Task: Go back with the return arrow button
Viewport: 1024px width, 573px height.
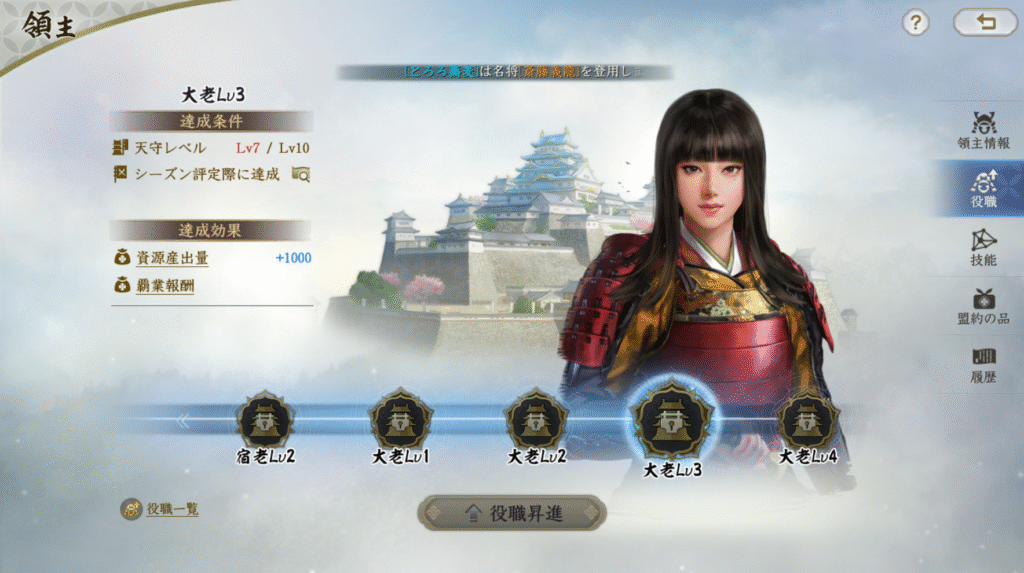Action: [985, 23]
